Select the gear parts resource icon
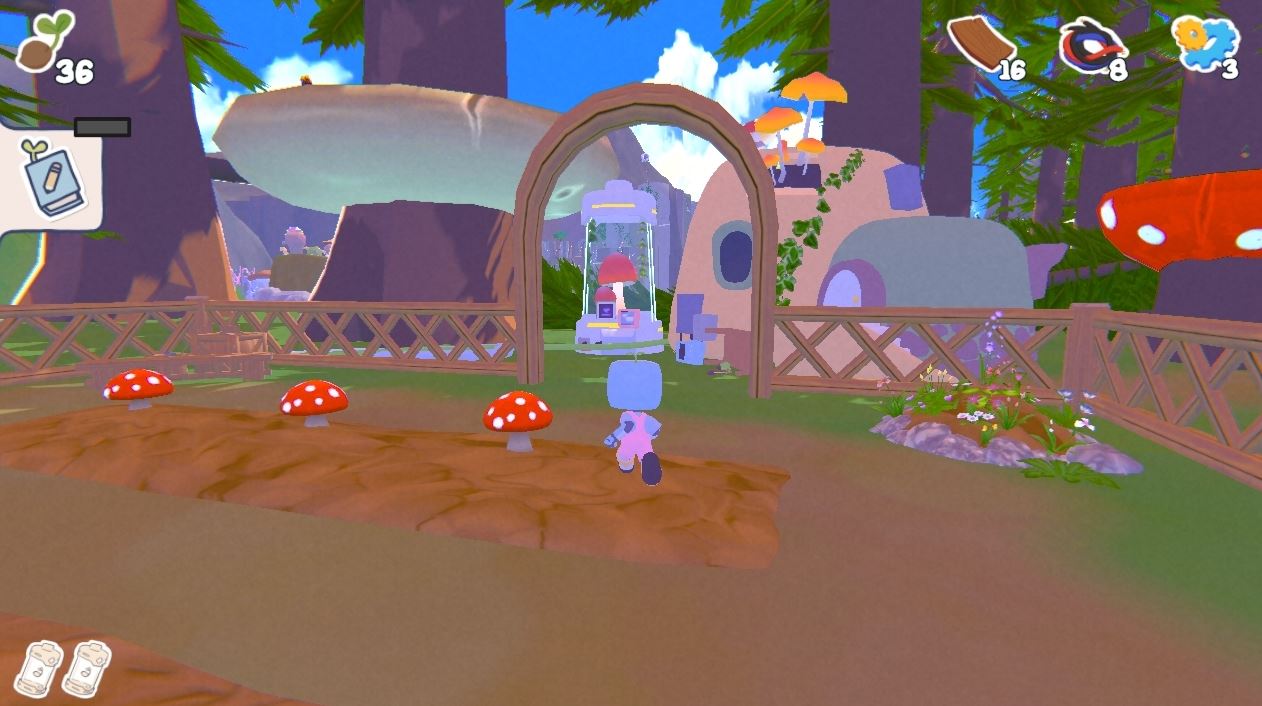Viewport: 1262px width, 706px height. (x=1205, y=42)
